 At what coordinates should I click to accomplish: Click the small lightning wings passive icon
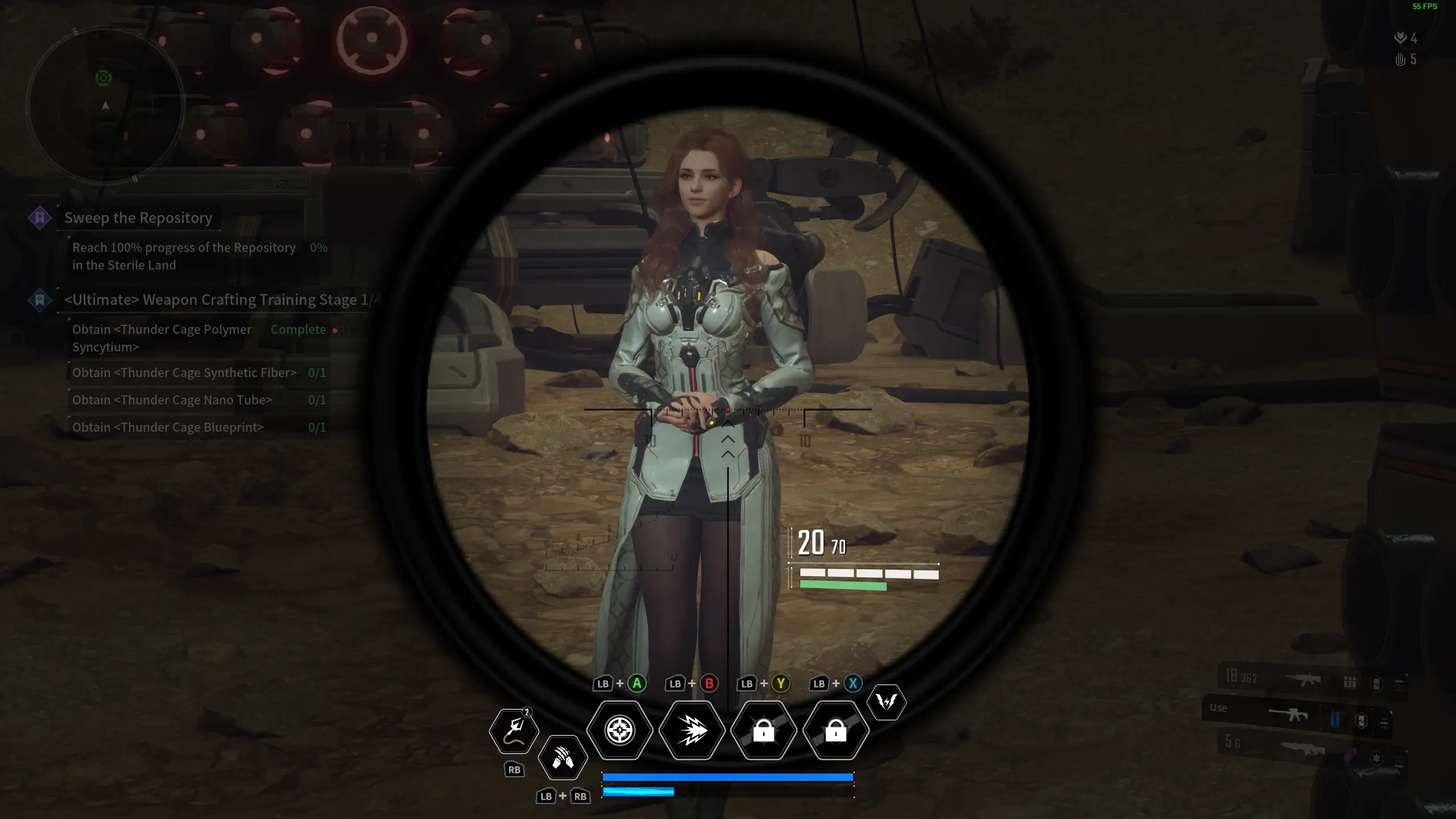pyautogui.click(x=886, y=702)
